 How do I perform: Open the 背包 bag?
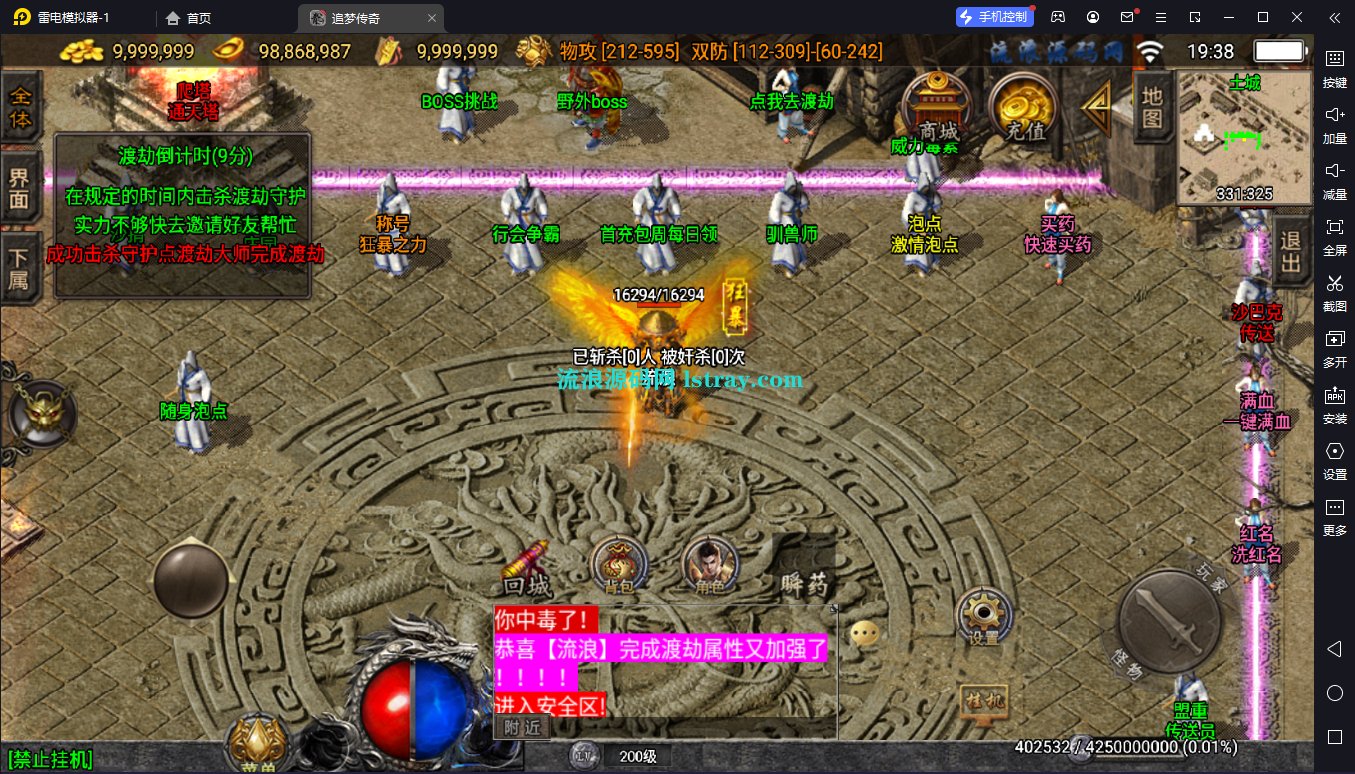(x=619, y=566)
